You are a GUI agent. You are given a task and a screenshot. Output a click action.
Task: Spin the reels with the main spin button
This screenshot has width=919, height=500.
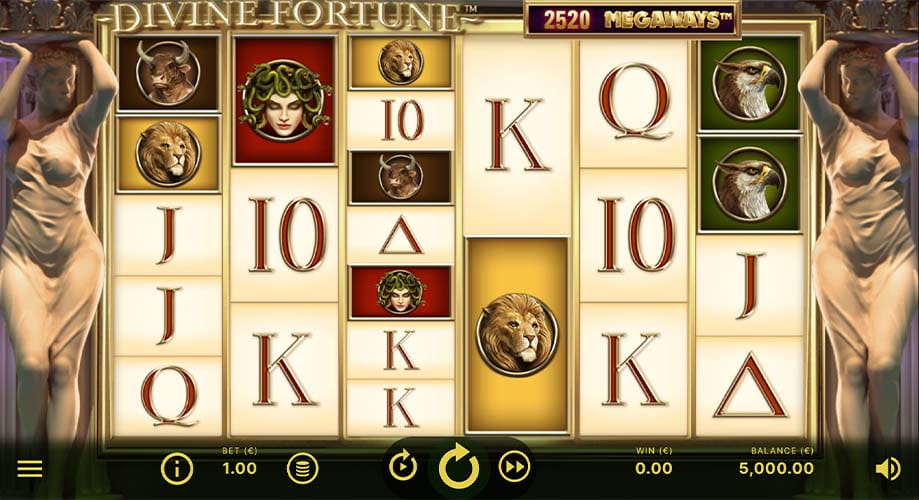coord(459,467)
